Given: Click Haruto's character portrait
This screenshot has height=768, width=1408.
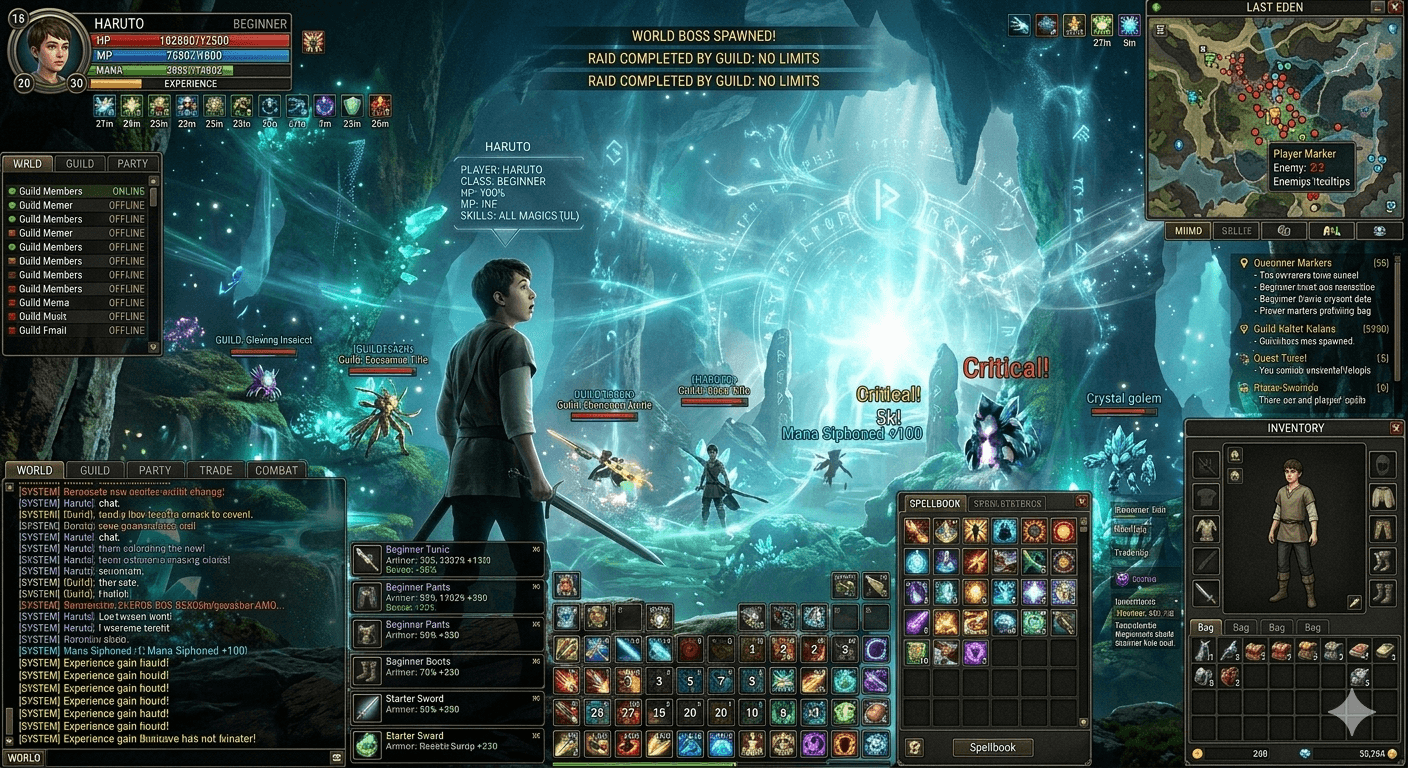Looking at the screenshot, I should [50, 51].
